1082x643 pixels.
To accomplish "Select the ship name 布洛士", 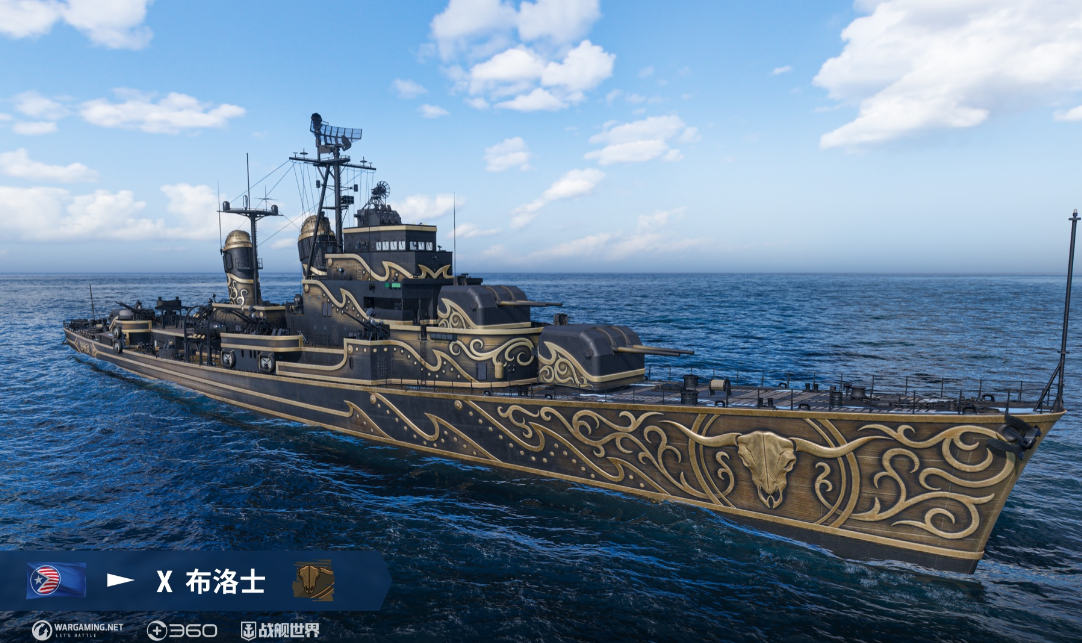I will (225, 581).
